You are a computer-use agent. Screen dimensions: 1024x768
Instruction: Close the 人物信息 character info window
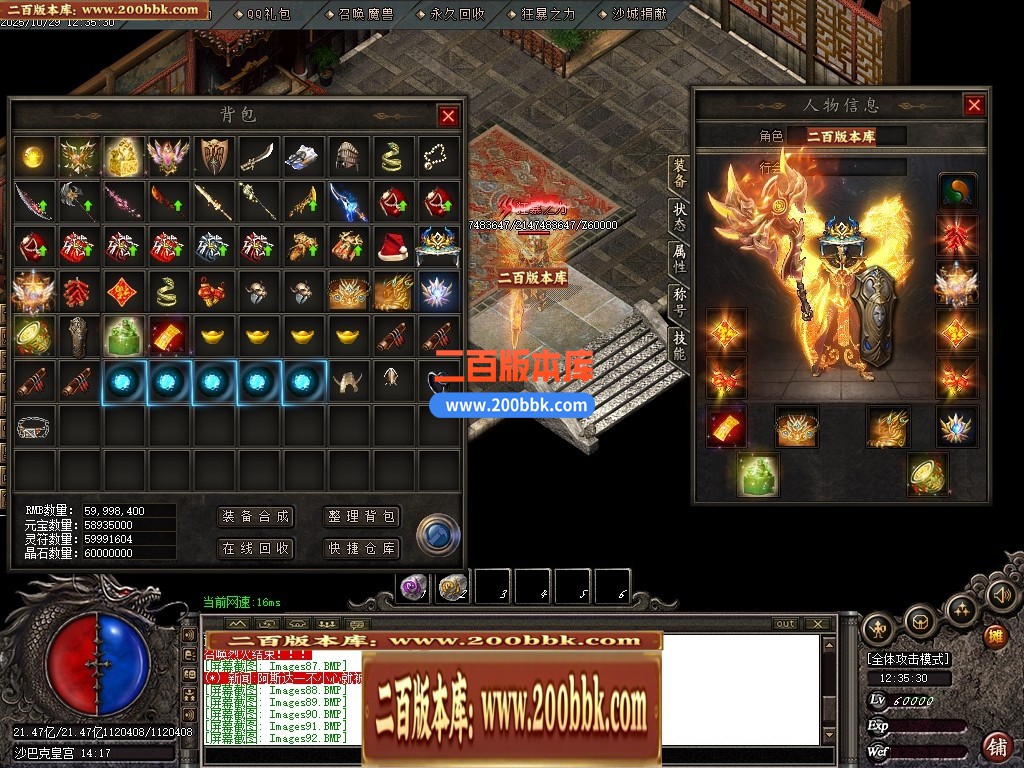pyautogui.click(x=973, y=105)
